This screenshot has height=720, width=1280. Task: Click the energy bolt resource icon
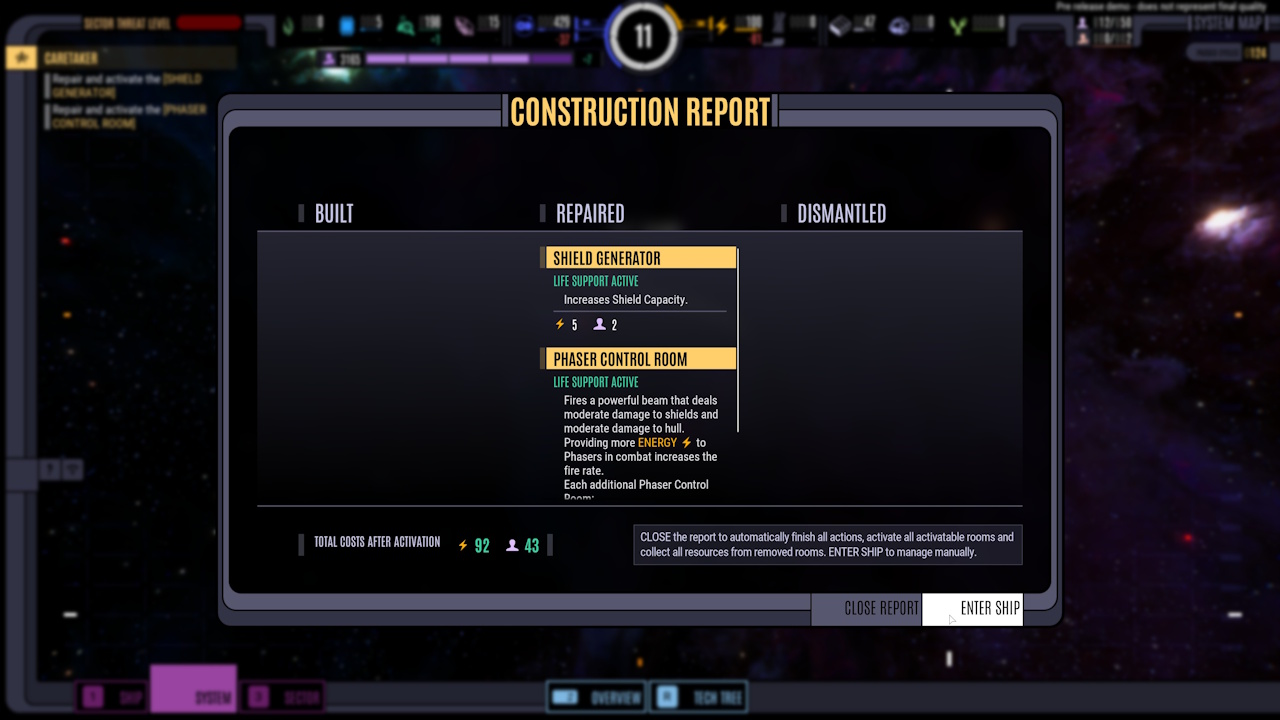722,25
